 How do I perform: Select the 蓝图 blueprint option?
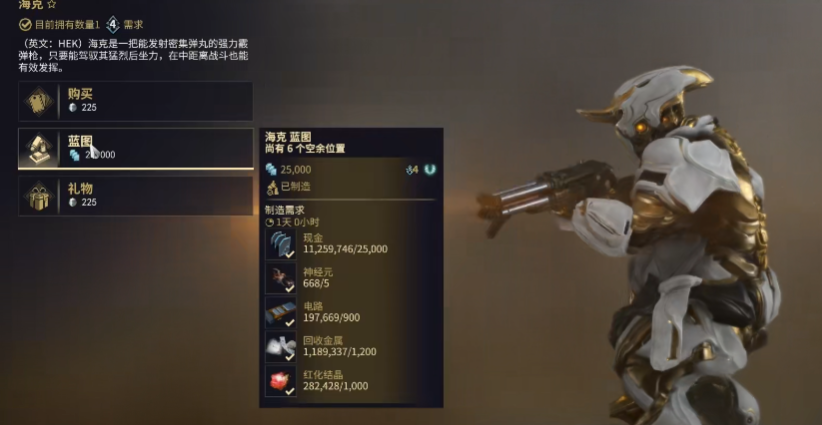point(135,148)
